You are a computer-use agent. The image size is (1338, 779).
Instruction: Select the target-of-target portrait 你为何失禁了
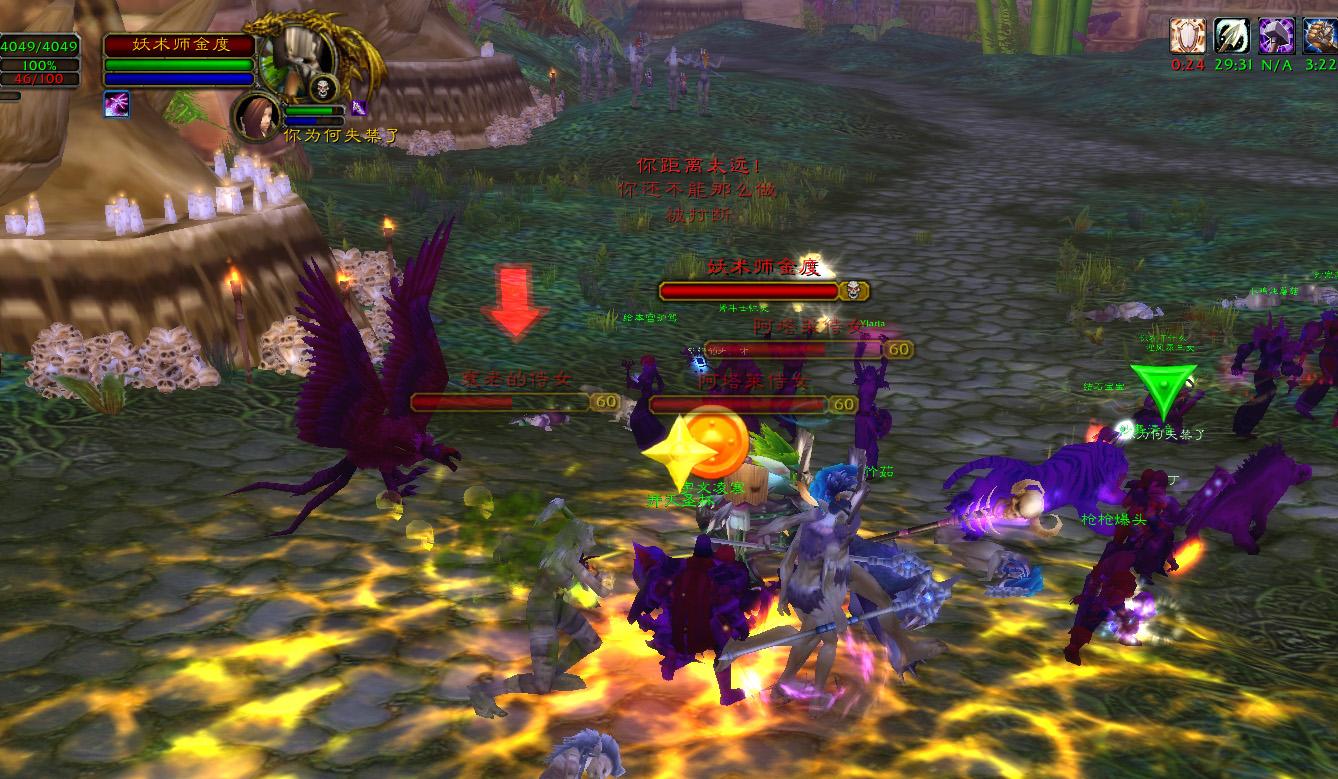coord(258,116)
